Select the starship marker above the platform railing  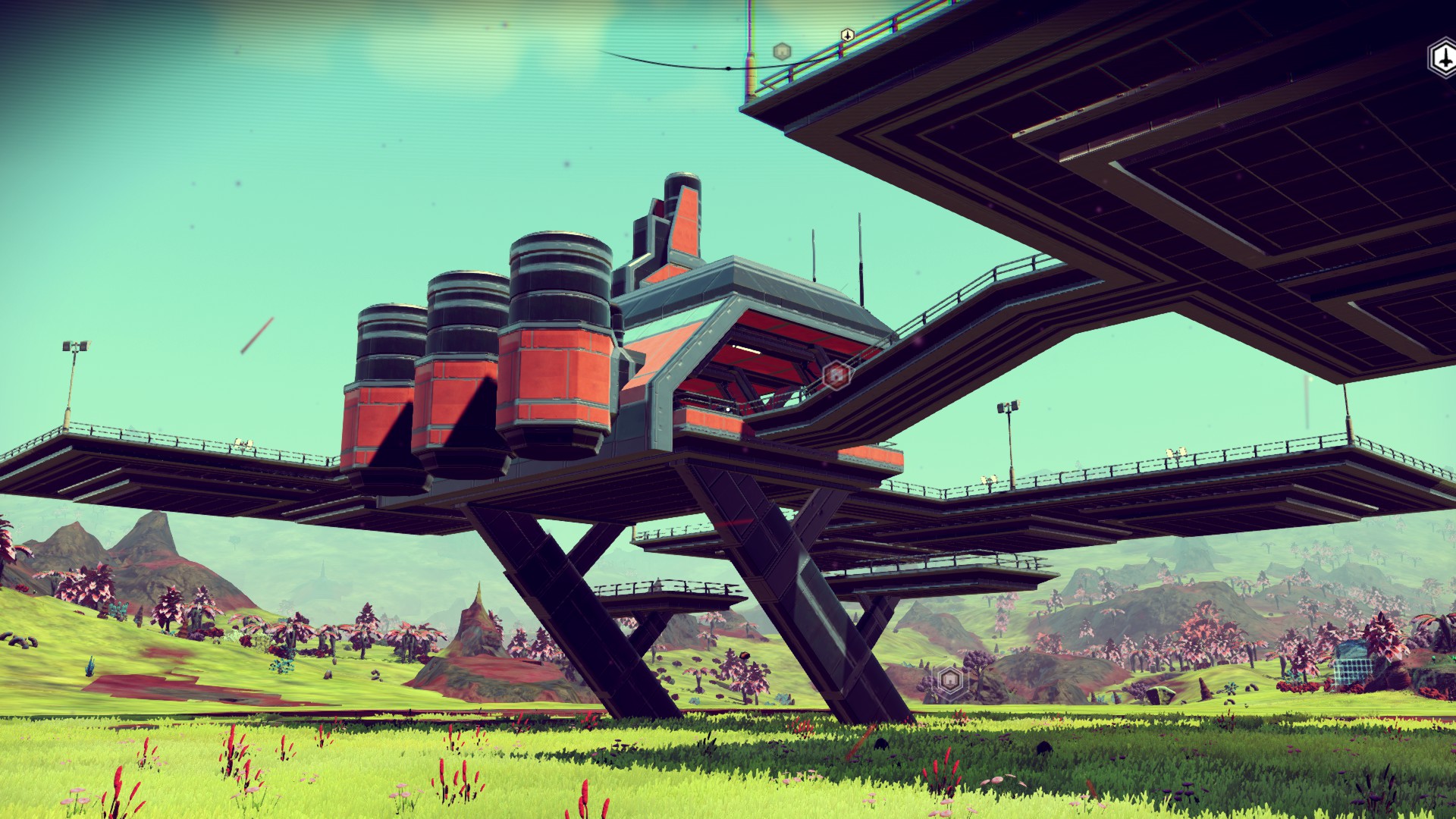[847, 35]
